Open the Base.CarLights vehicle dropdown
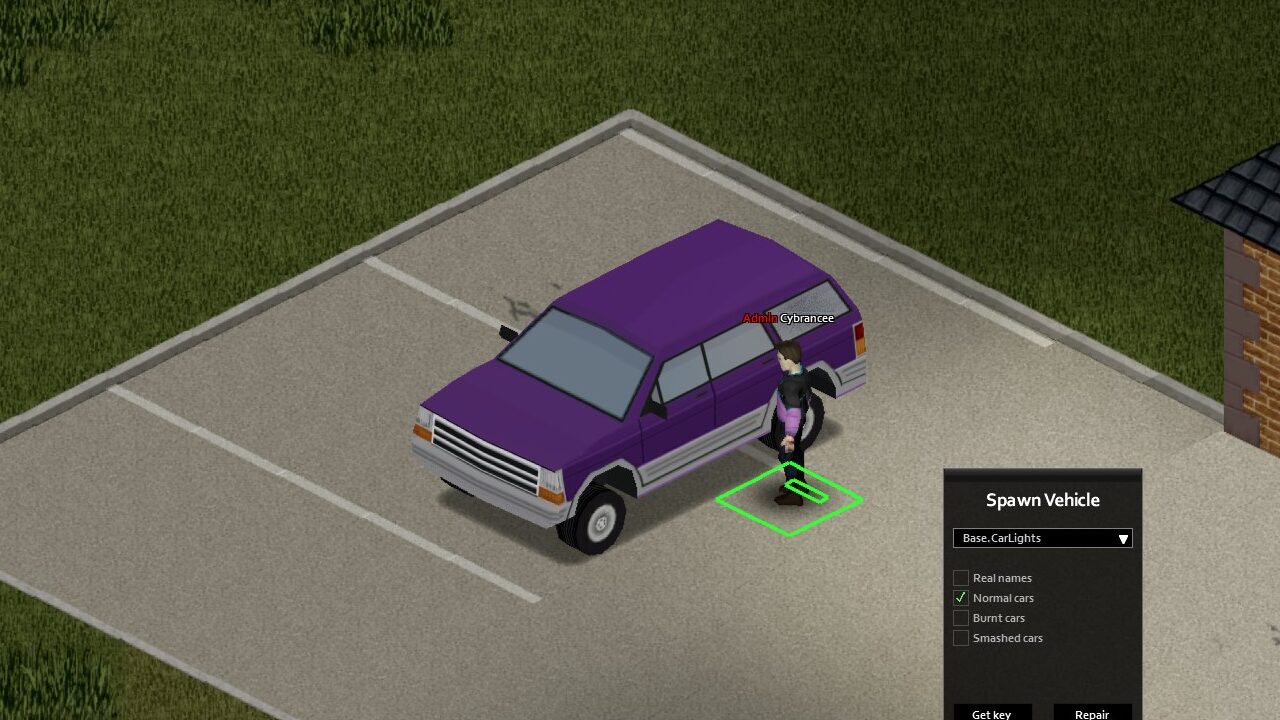1280x720 pixels. [x=1042, y=538]
